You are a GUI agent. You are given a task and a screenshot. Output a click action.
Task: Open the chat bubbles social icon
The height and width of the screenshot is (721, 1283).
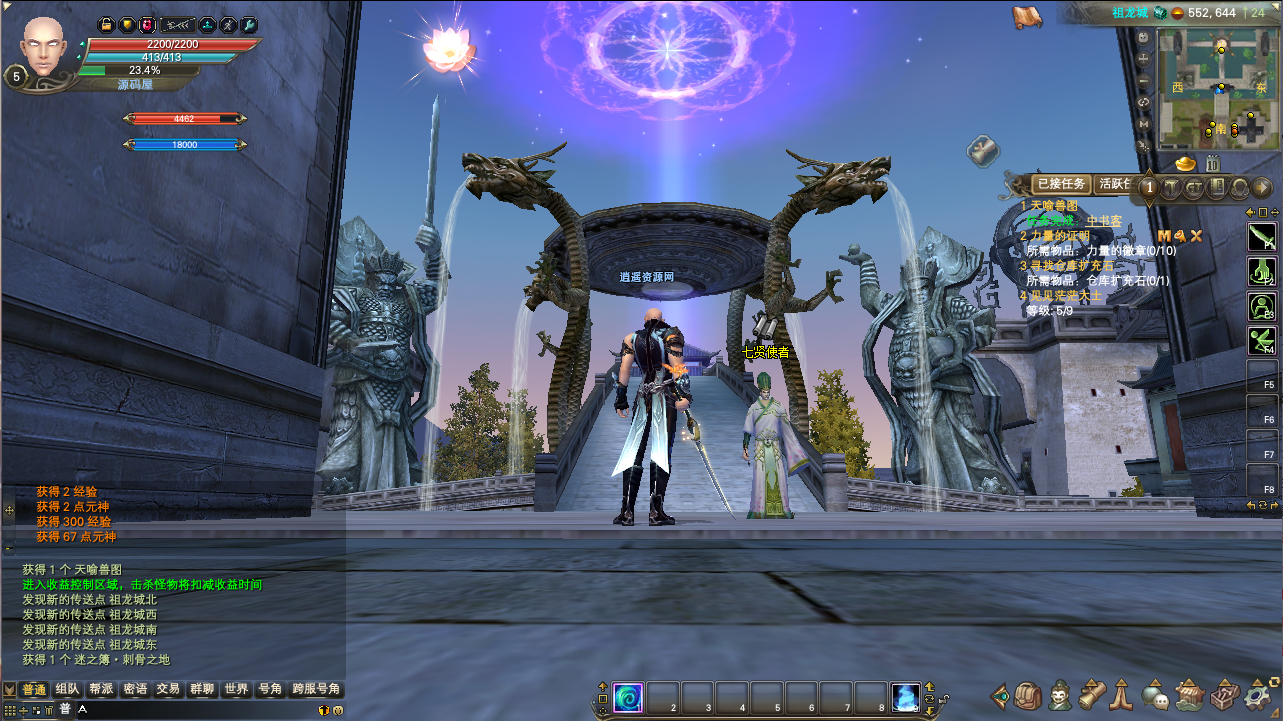[1157, 696]
